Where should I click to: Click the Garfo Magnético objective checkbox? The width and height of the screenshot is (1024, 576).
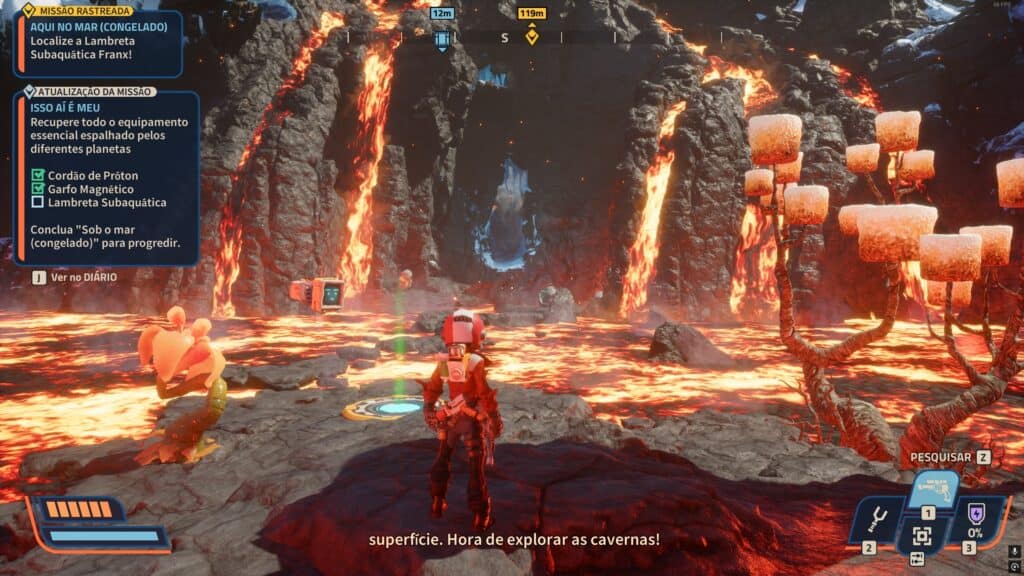click(39, 188)
